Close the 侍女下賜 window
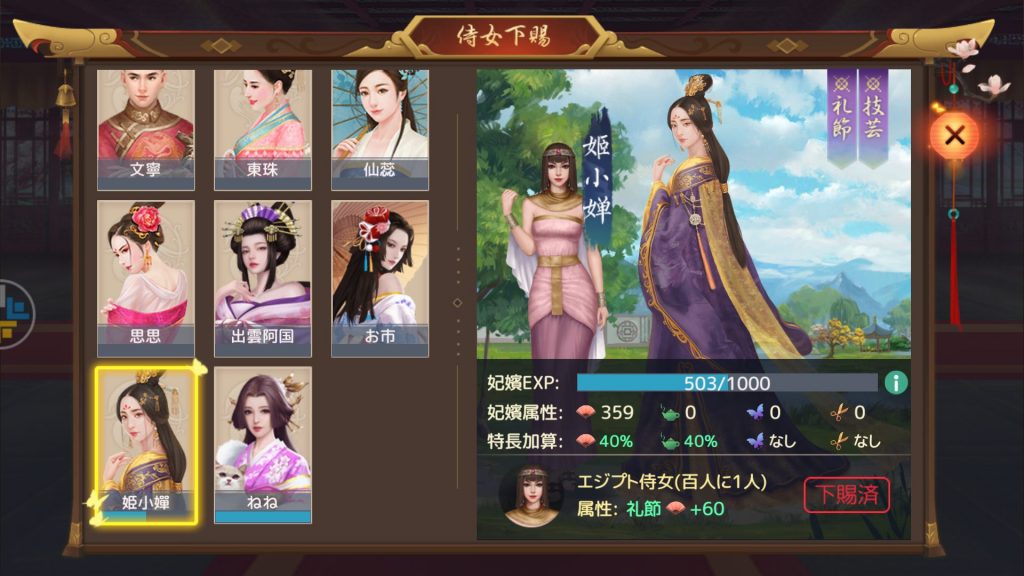 (954, 137)
